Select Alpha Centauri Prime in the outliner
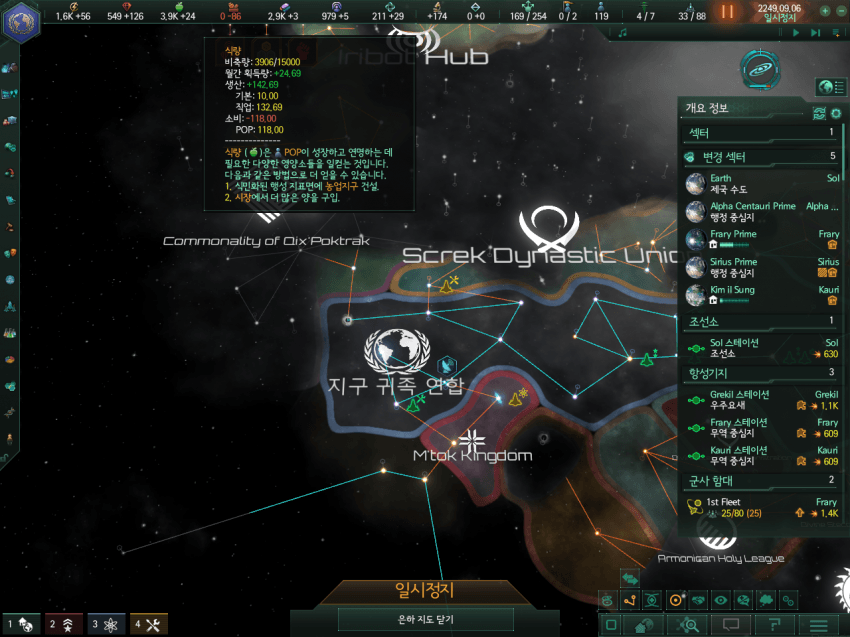This screenshot has height=637, width=850. [x=762, y=211]
